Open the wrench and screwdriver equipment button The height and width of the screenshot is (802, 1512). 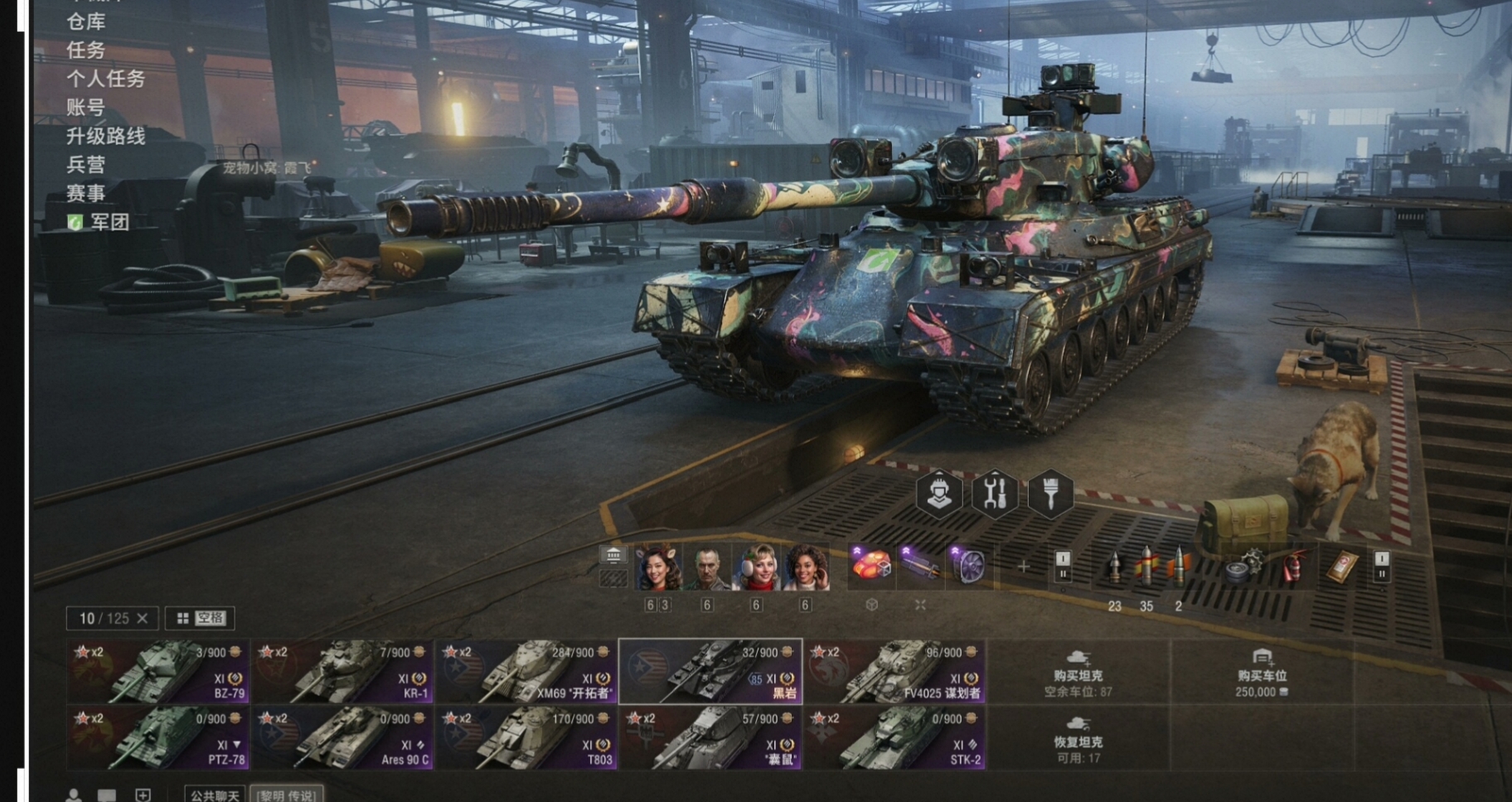995,494
